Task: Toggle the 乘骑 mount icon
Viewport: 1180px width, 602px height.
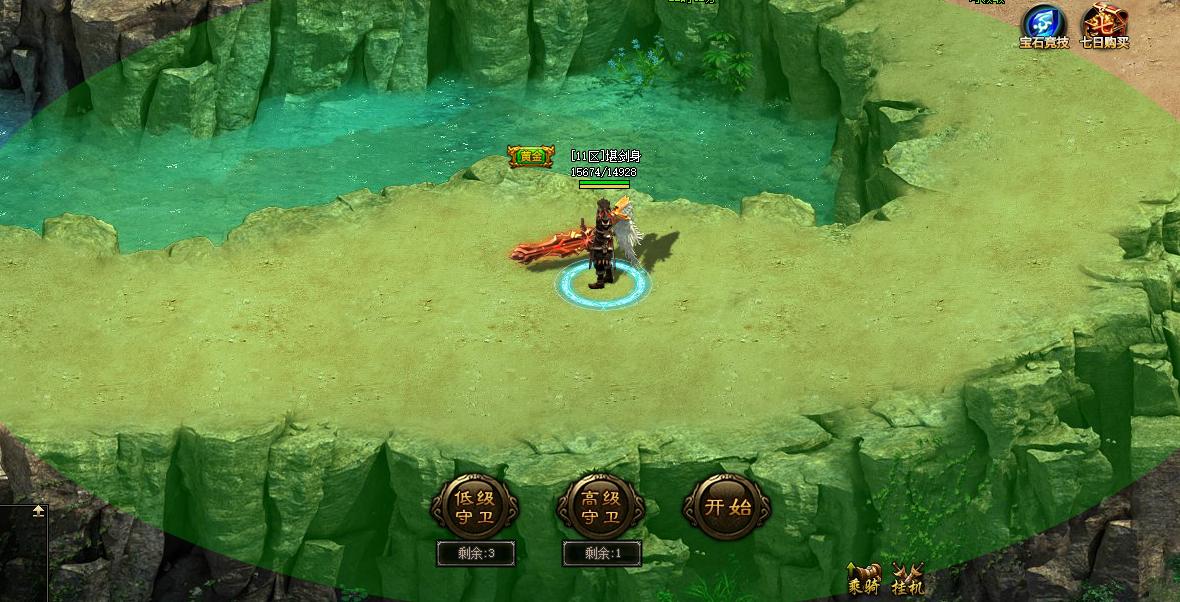Action: tap(863, 580)
